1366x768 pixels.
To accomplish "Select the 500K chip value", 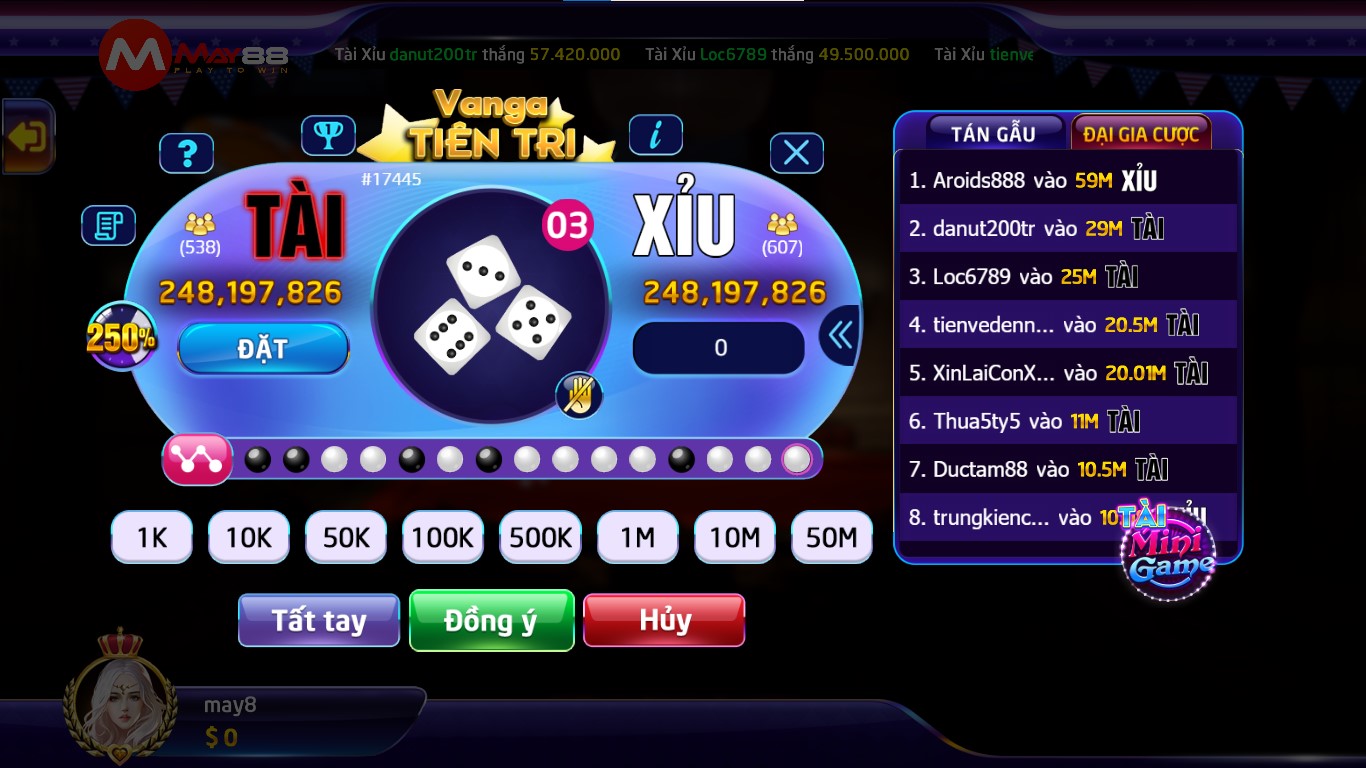I will [x=540, y=537].
